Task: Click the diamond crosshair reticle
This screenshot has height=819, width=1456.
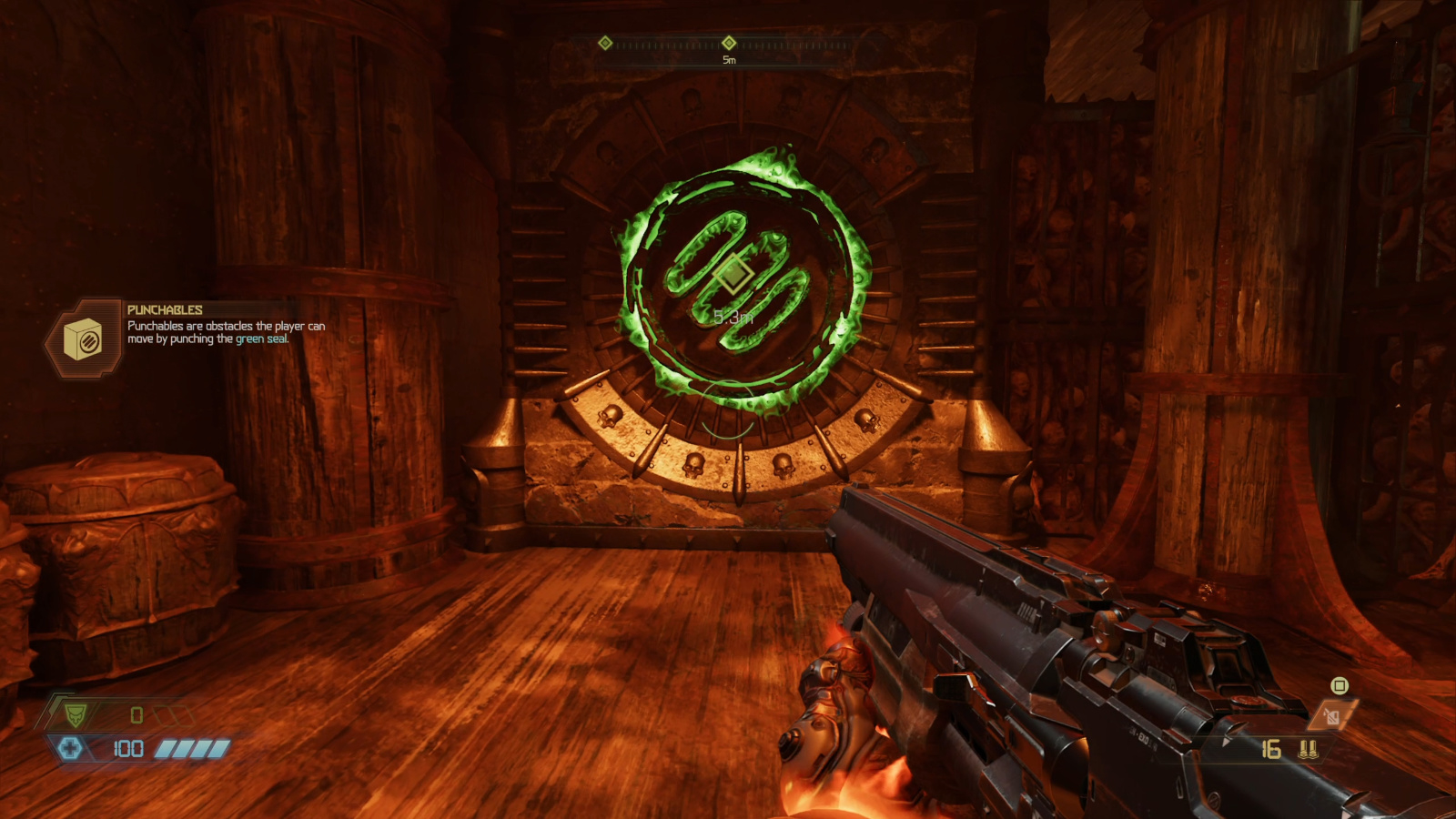Action: tap(733, 274)
